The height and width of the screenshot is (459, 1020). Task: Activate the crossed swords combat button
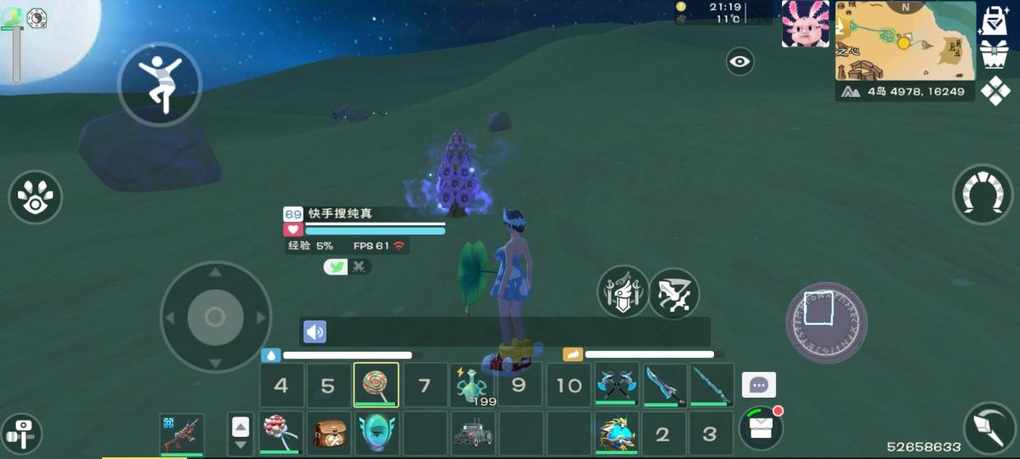674,293
